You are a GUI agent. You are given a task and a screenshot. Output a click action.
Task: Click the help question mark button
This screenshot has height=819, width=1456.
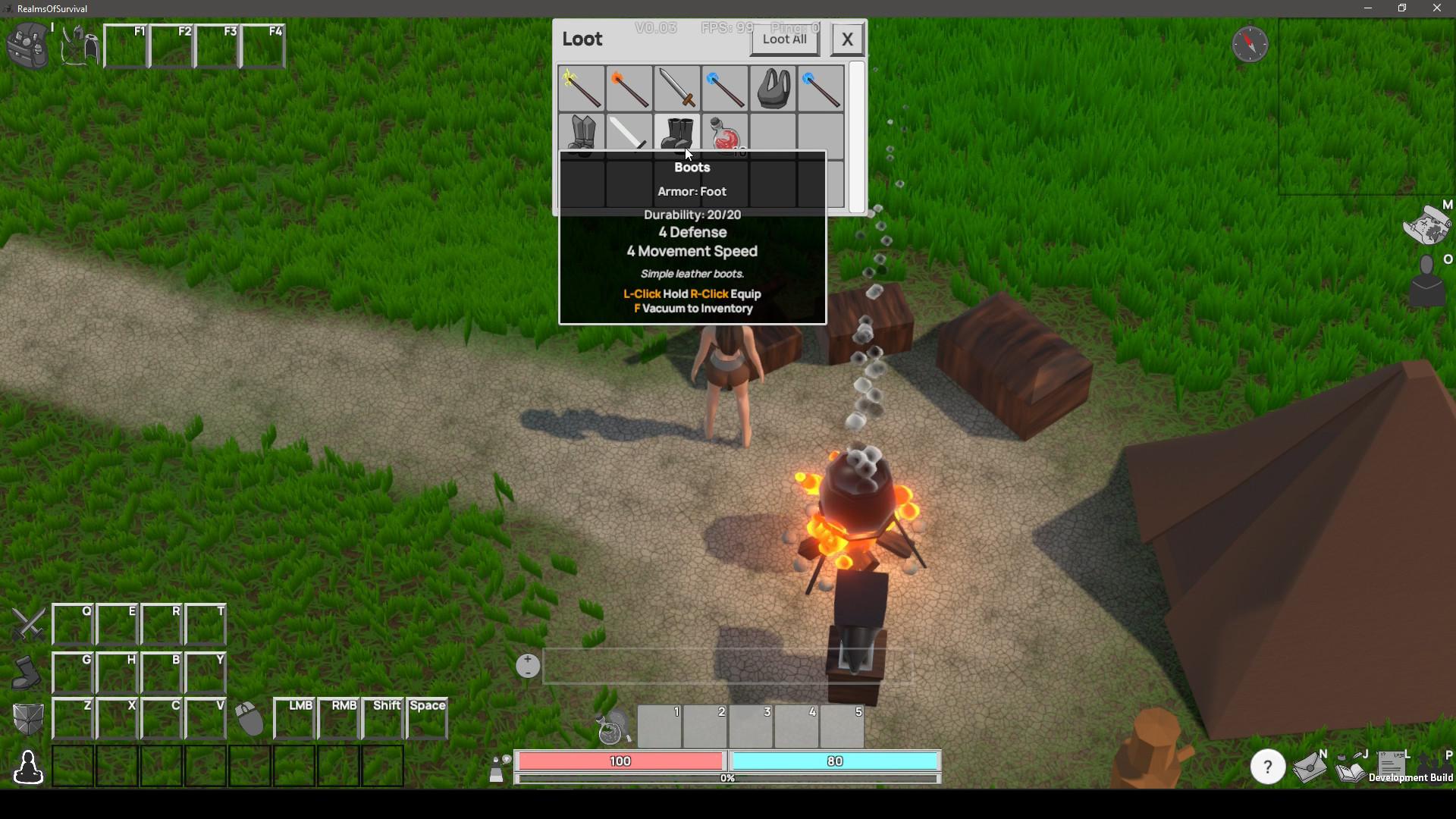point(1267,767)
